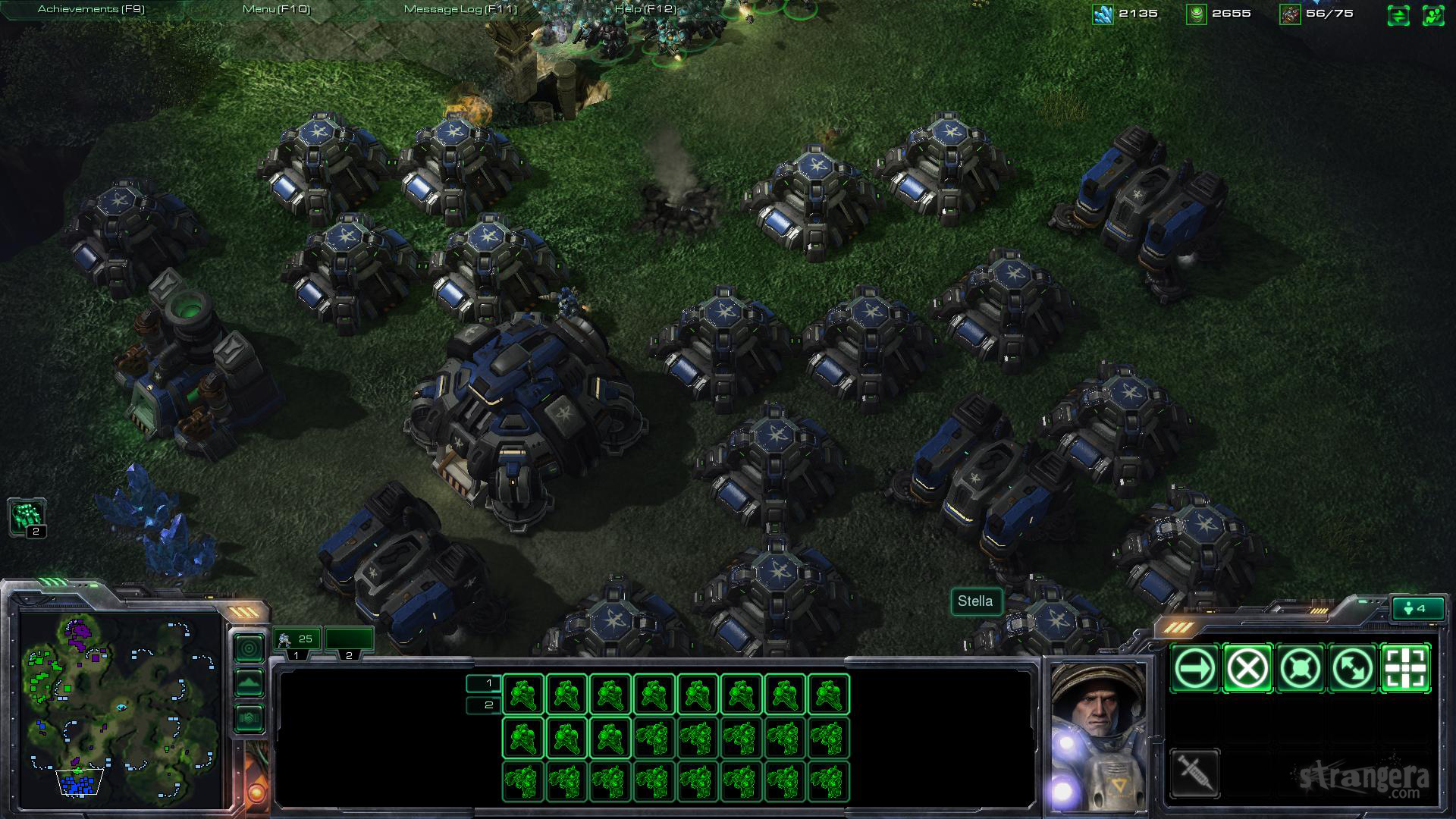Toggle the minimap terrain view

click(x=249, y=682)
